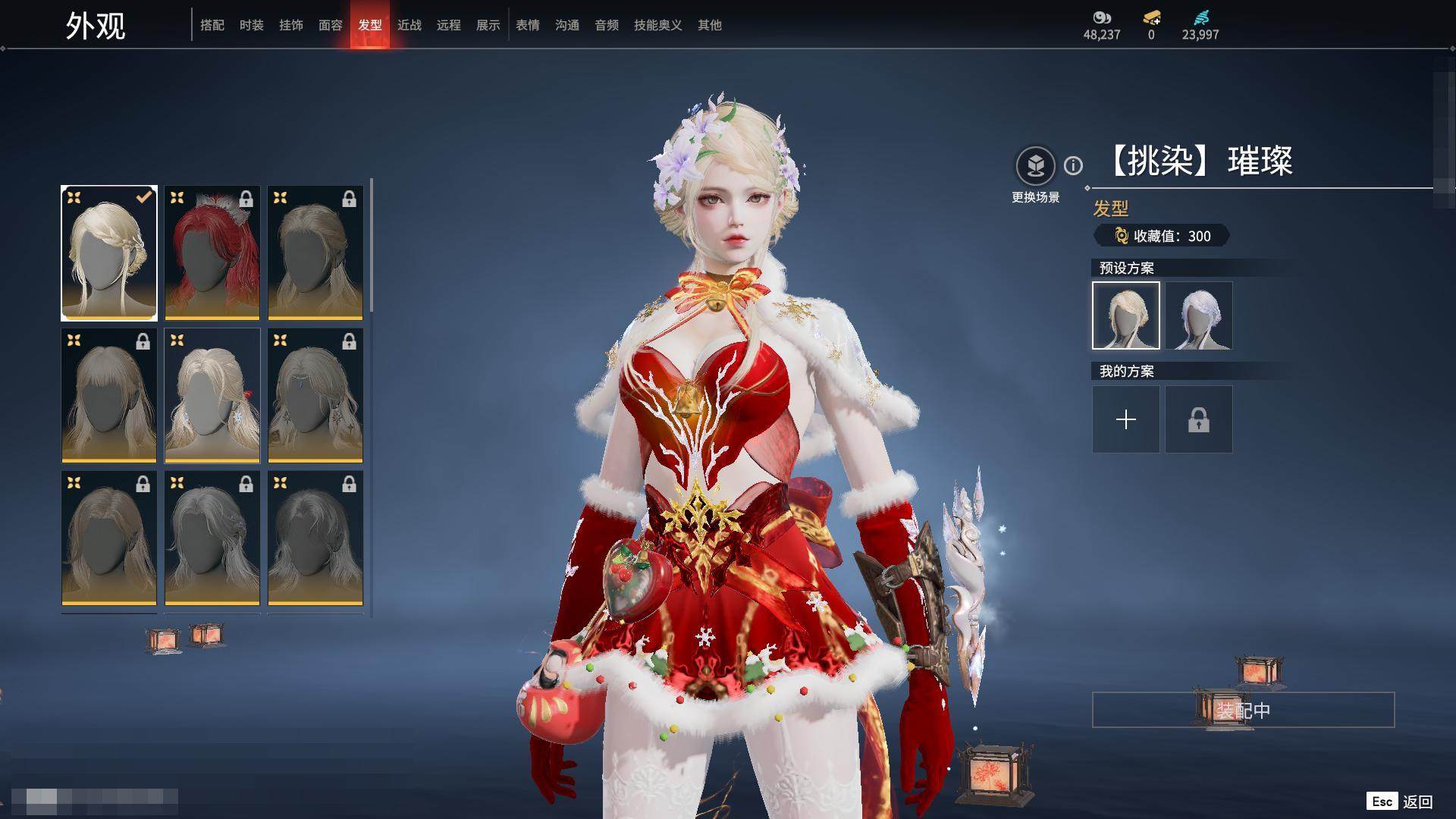This screenshot has width=1456, height=819.
Task: Pick the unlocked blonde ponytail hairstyle
Action: click(x=212, y=396)
